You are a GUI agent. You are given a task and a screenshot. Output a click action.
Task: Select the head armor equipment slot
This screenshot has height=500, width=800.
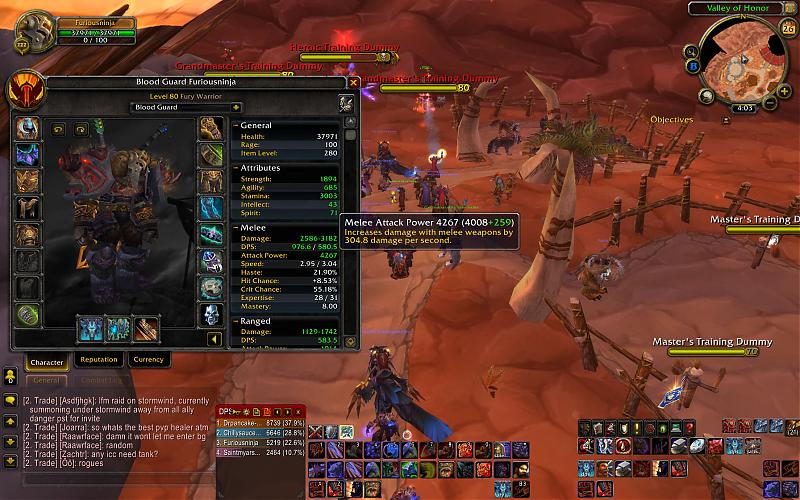point(26,128)
